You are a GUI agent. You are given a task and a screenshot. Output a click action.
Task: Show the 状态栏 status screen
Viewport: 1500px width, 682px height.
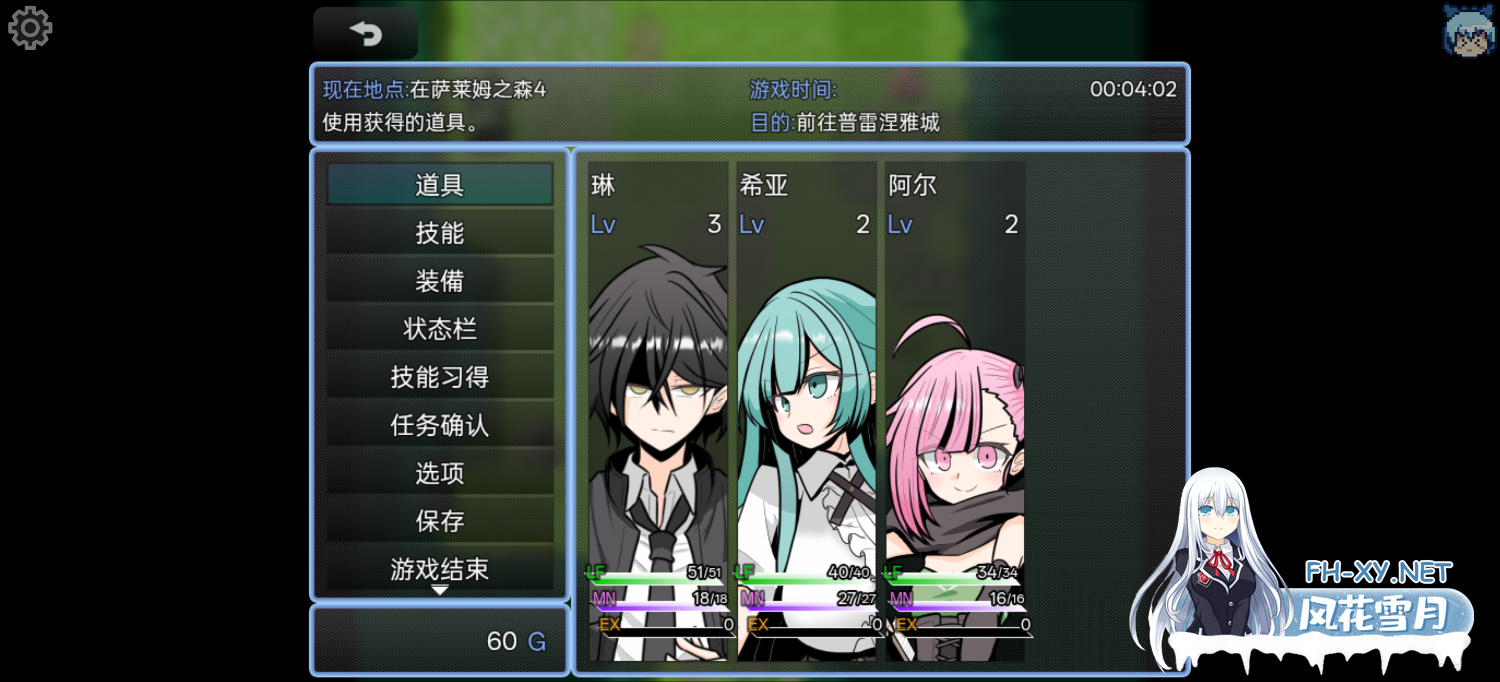(439, 329)
